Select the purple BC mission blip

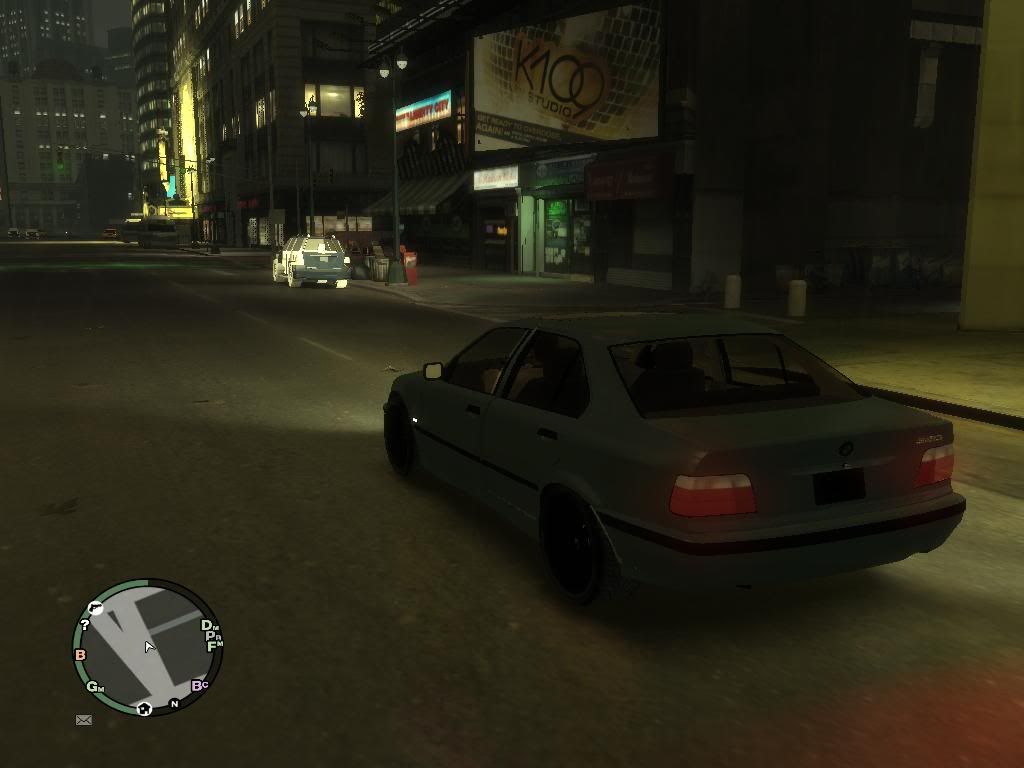(199, 685)
